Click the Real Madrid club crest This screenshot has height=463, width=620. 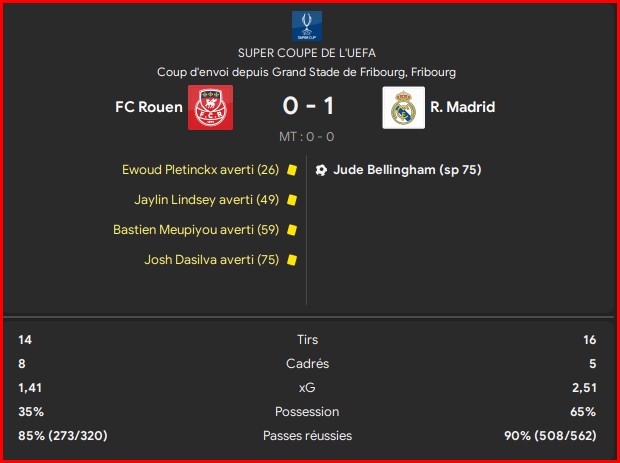403,108
